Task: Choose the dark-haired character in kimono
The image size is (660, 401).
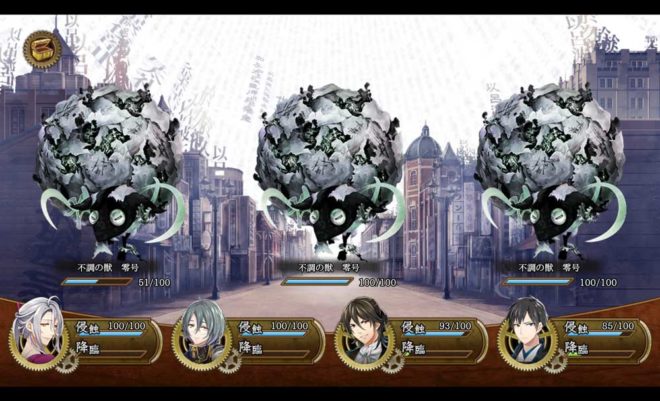Action: (x=525, y=330)
